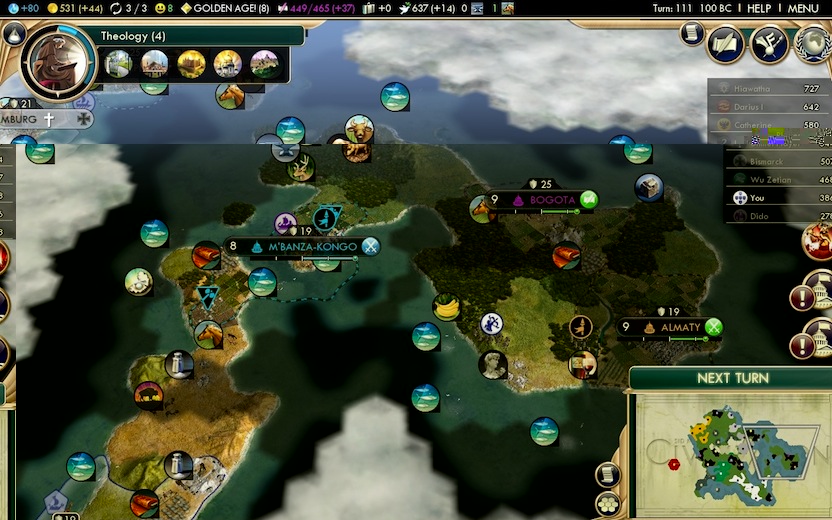Open the diplomacy overview horn icon

pos(769,43)
